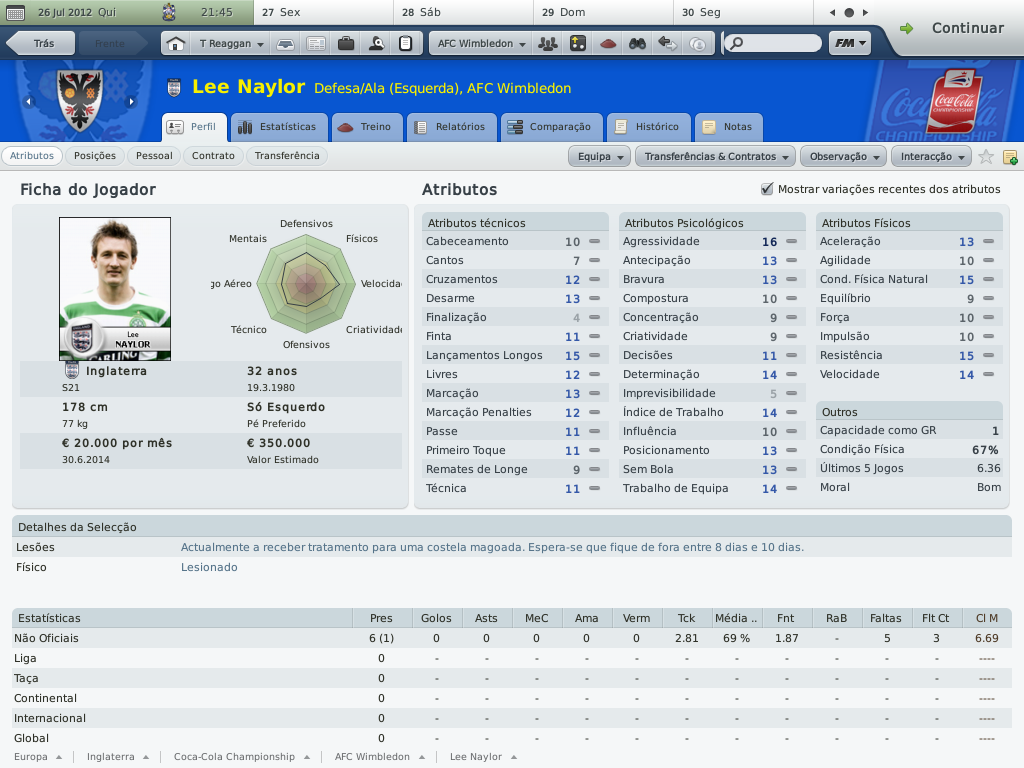The width and height of the screenshot is (1024, 768).
Task: Open the Transferência sub-tab
Action: click(287, 156)
